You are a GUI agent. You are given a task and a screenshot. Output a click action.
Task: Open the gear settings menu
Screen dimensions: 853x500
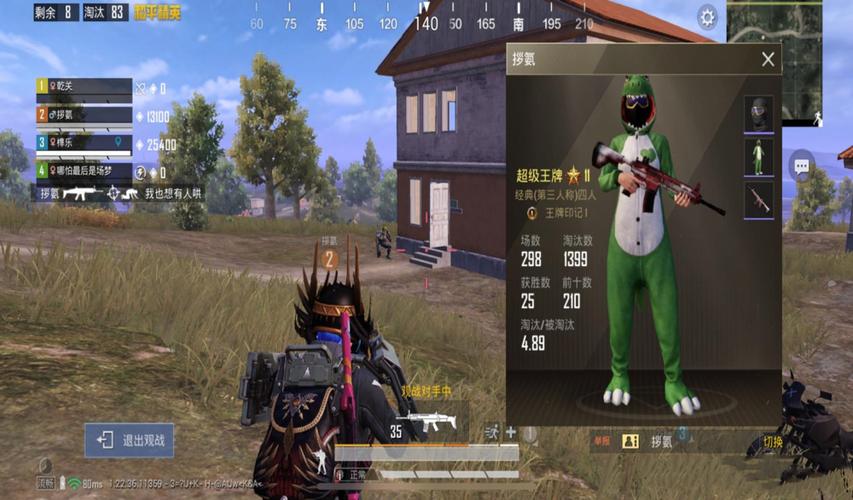[707, 17]
